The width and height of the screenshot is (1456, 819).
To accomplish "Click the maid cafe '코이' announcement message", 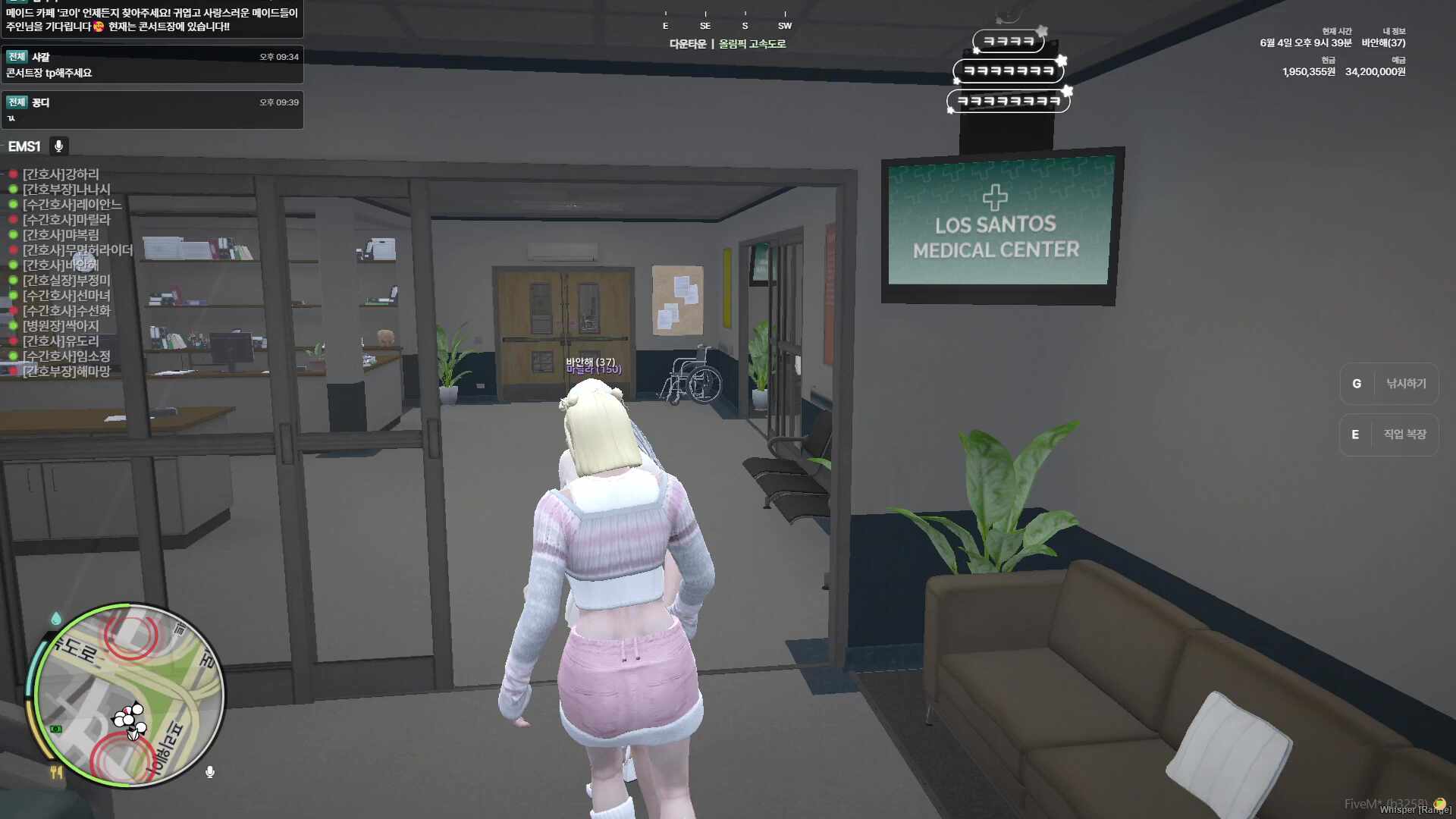I will (x=152, y=20).
